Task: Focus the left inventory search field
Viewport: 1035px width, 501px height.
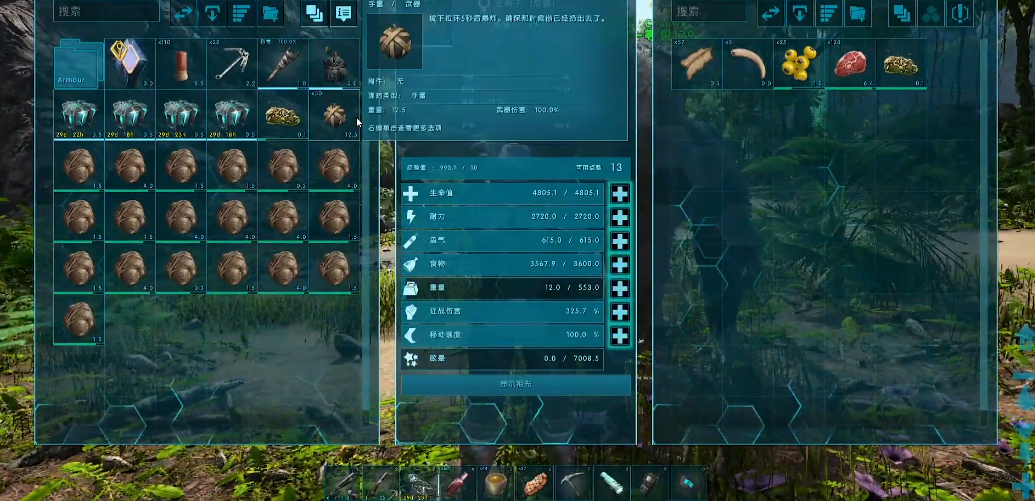Action: click(x=105, y=12)
